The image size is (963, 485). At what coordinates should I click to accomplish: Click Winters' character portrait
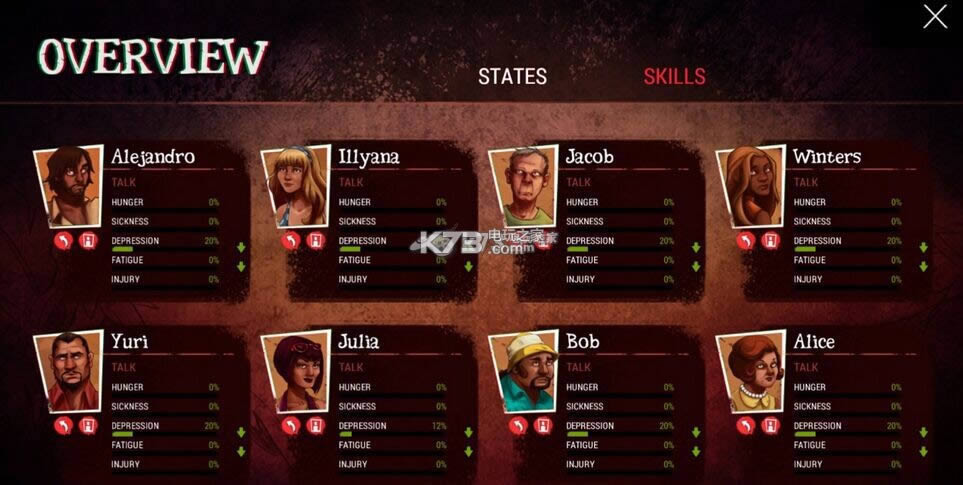749,187
